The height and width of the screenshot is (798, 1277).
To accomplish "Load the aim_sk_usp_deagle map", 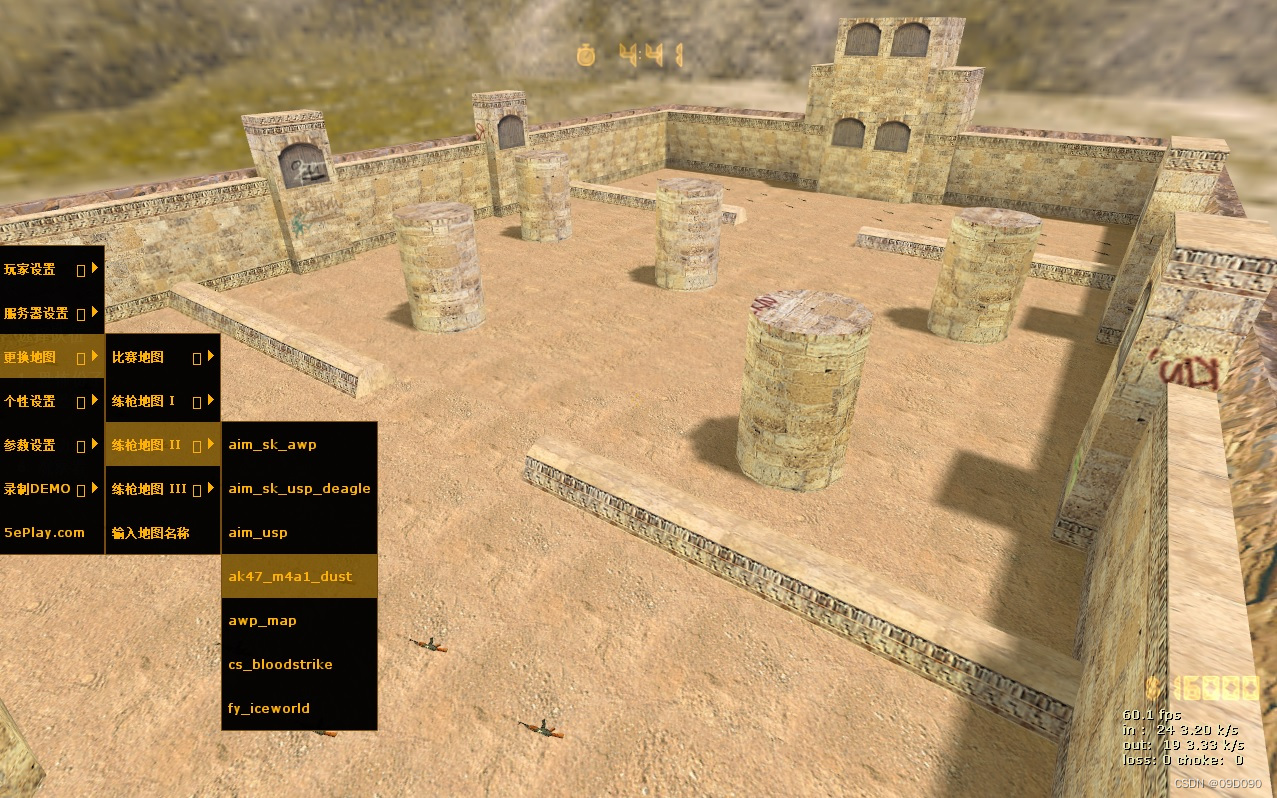I will (x=298, y=489).
